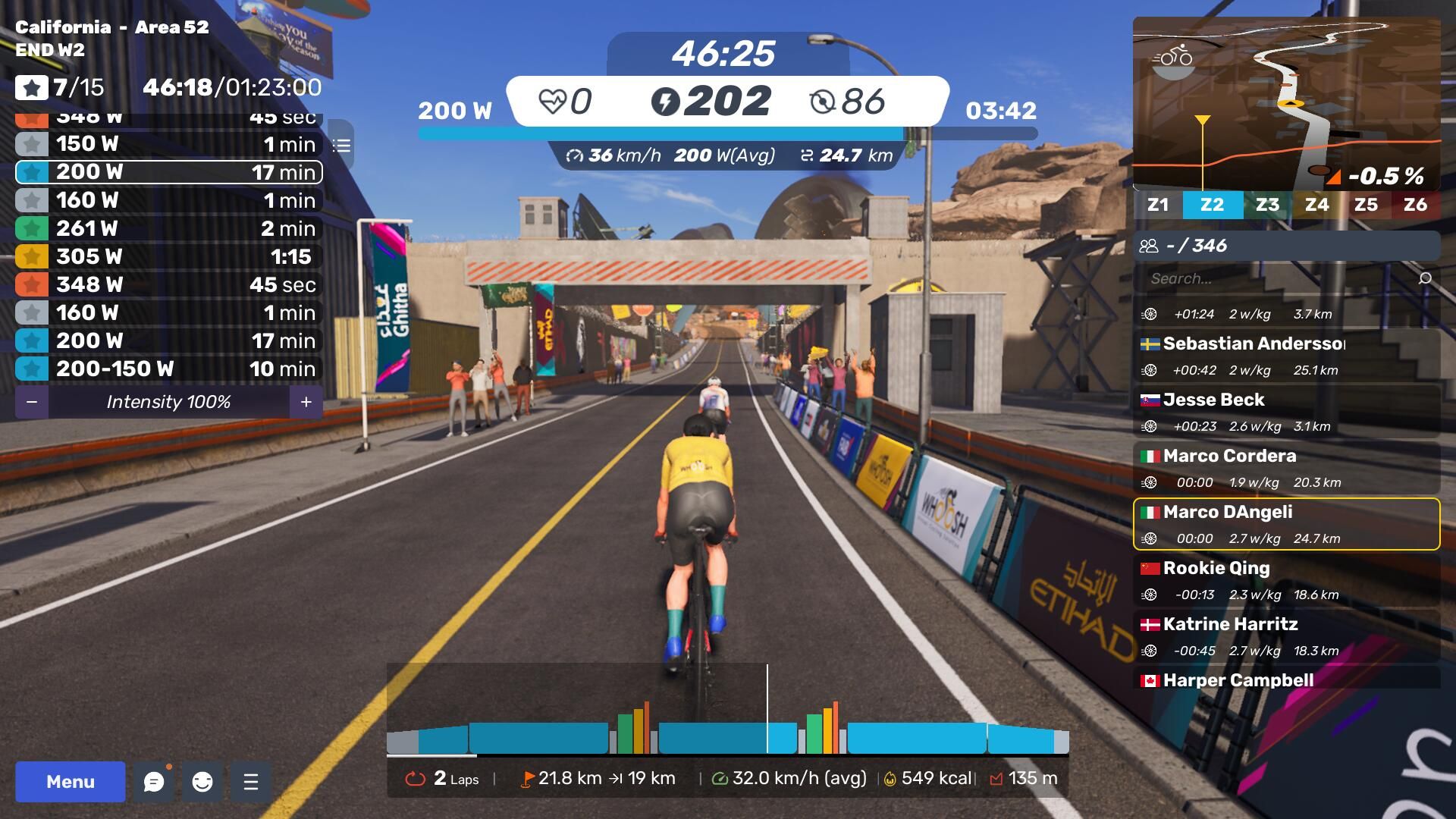Select rider Jesse Beck in the list
Viewport: 1456px width, 819px height.
point(1286,412)
